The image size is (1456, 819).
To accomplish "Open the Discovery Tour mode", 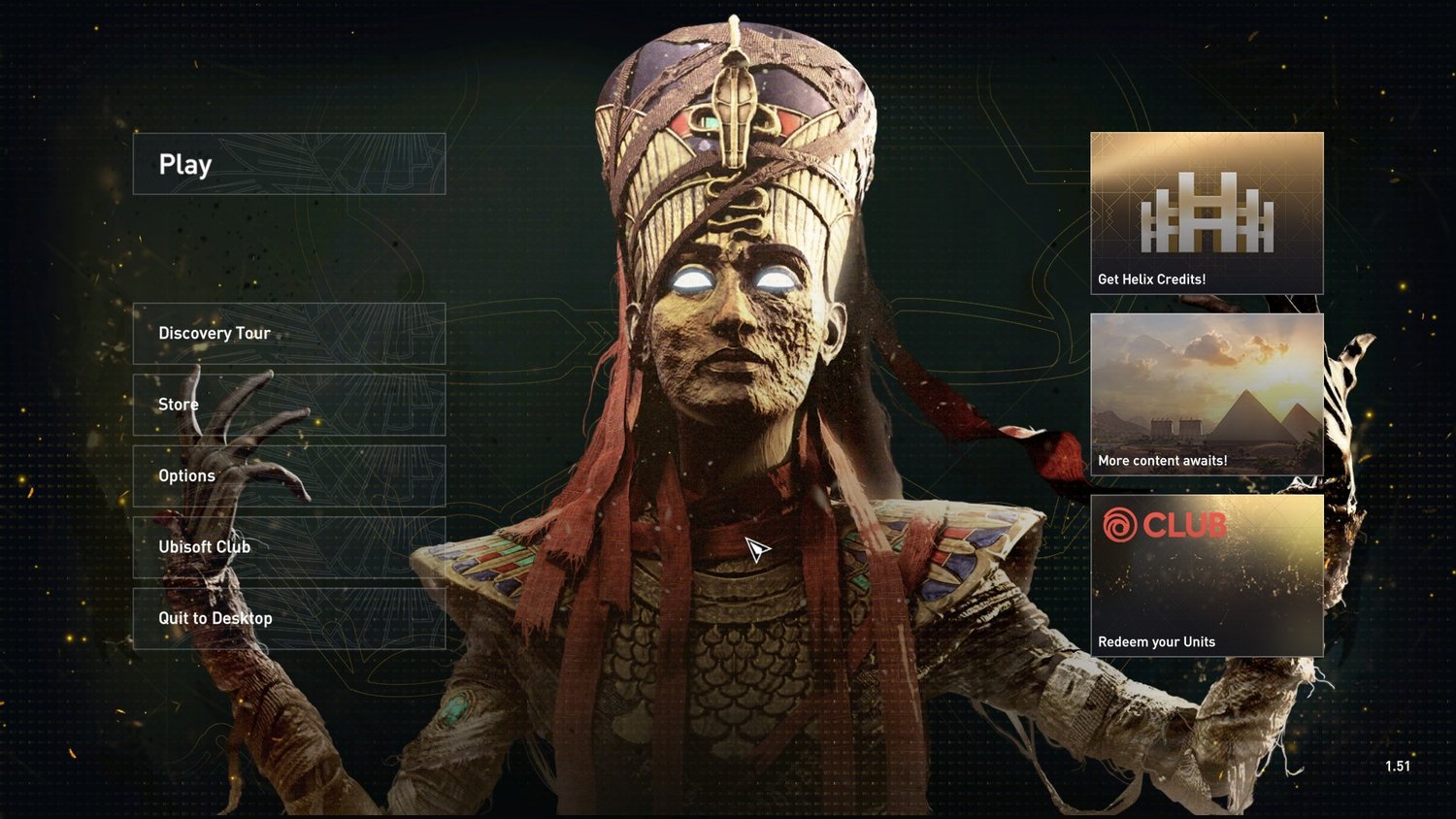I will (x=288, y=334).
